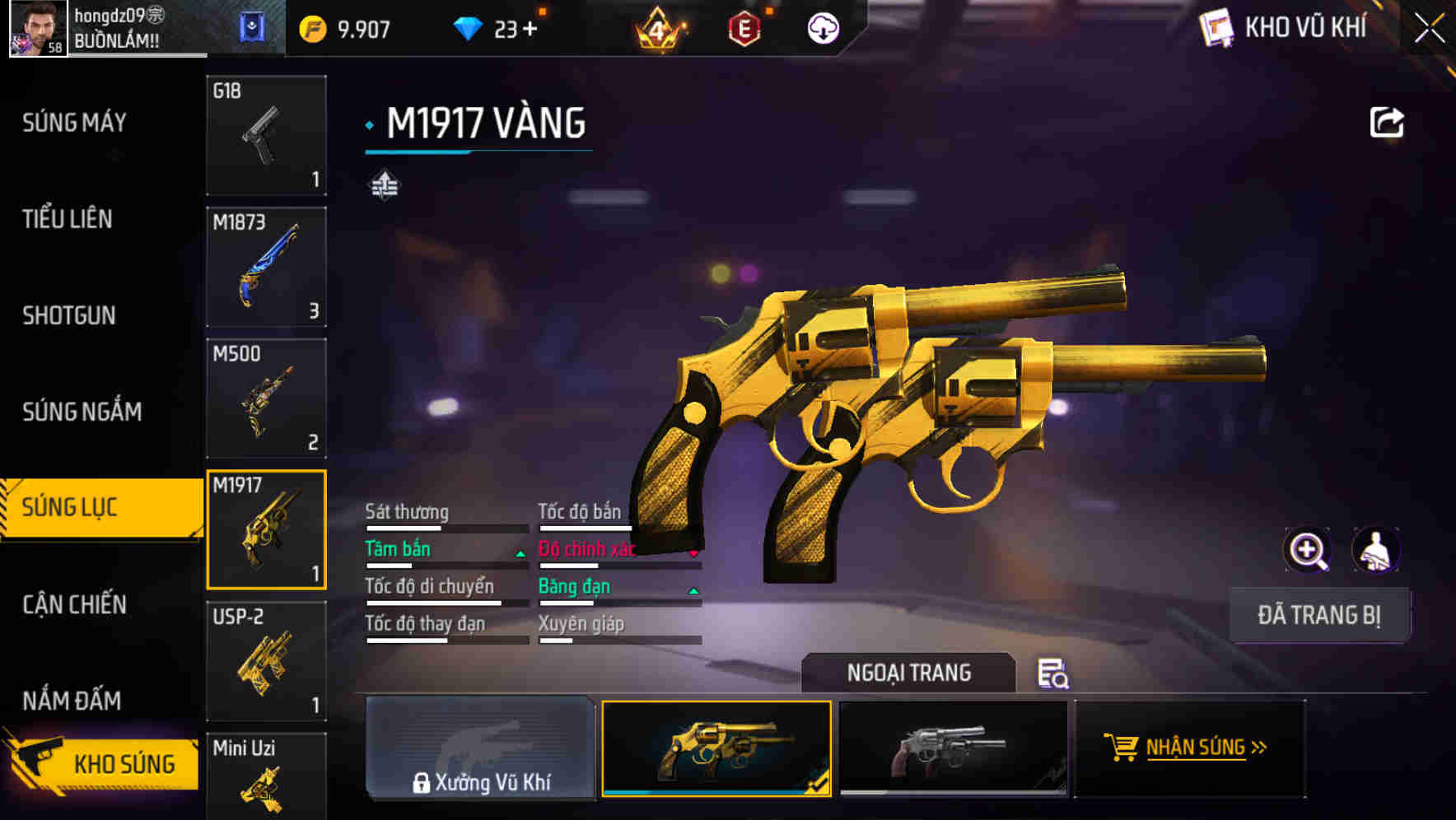Open the share icon next to M1917 Vàng
The height and width of the screenshot is (820, 1456).
[x=1386, y=121]
